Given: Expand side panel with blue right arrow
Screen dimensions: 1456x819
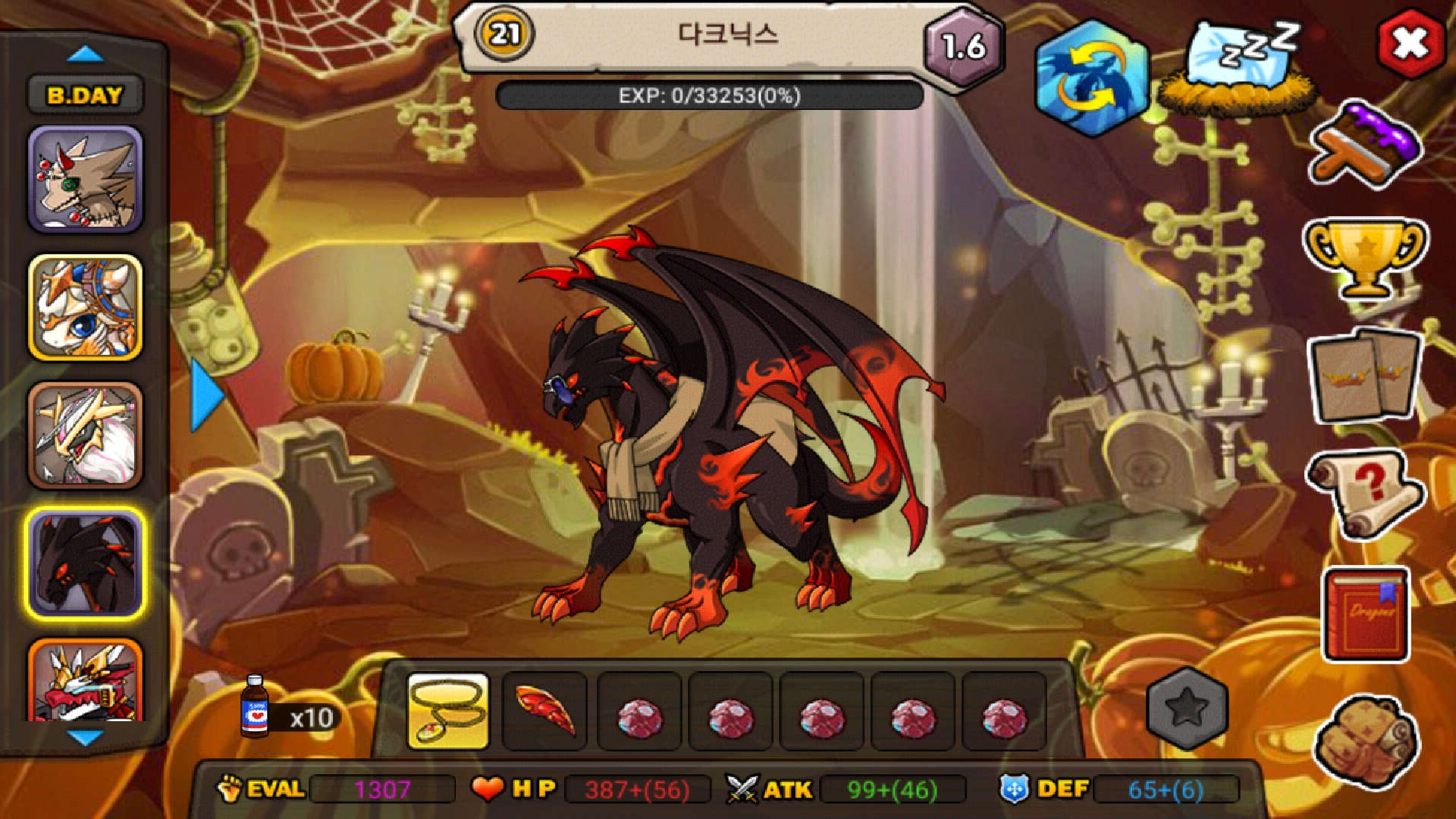Looking at the screenshot, I should pyautogui.click(x=206, y=396).
